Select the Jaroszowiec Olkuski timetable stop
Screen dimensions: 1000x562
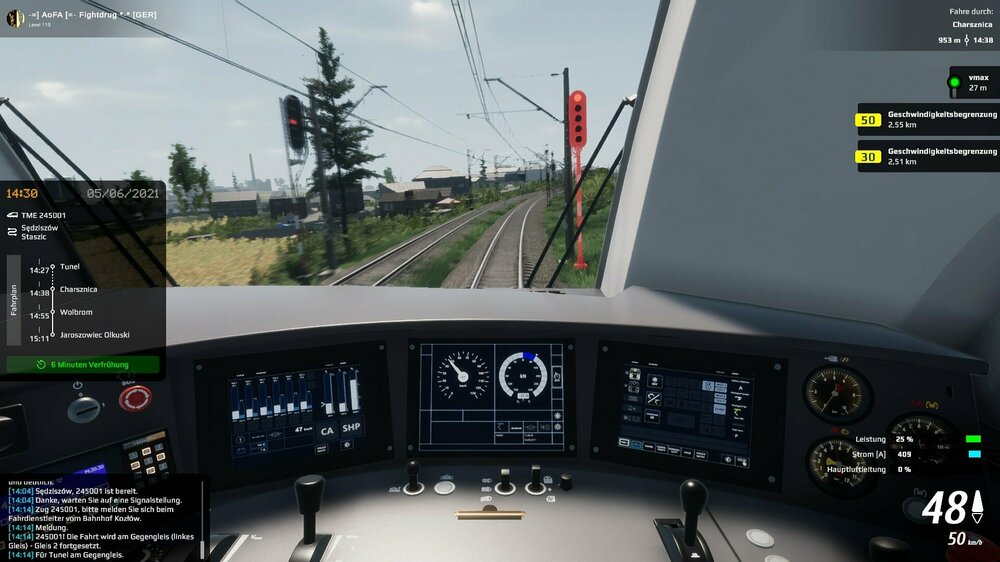click(x=94, y=335)
